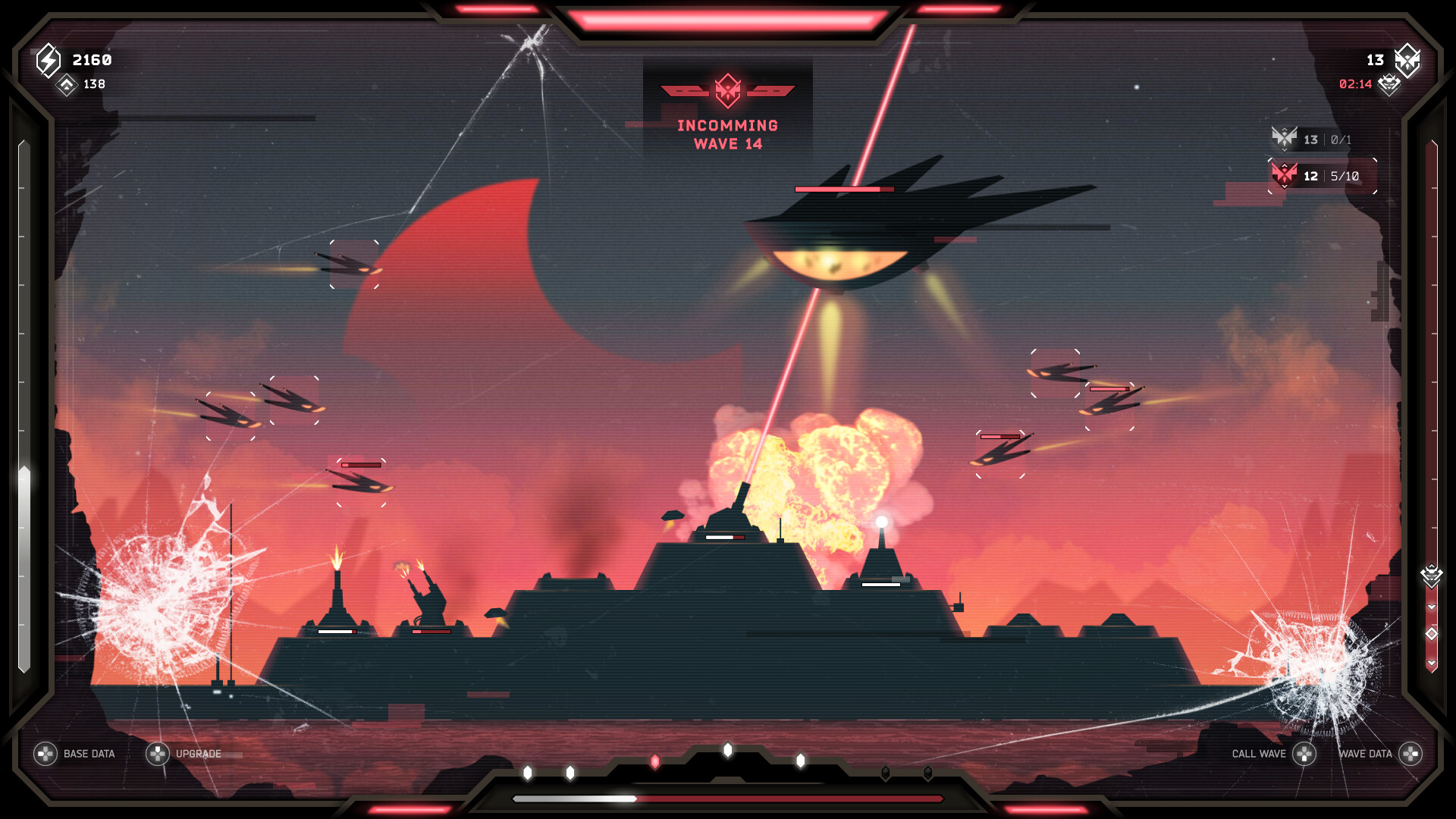
Task: Collapse the wave 13 tracker entry chevron
Action: pyautogui.click(x=1285, y=151)
